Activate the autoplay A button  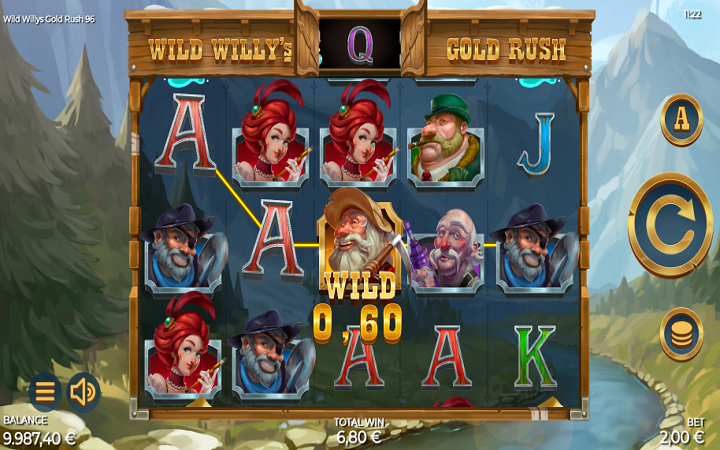(681, 119)
